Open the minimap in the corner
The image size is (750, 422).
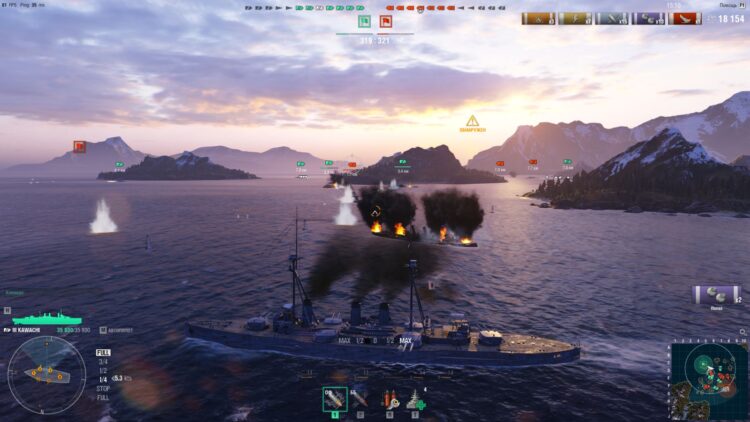click(x=707, y=381)
